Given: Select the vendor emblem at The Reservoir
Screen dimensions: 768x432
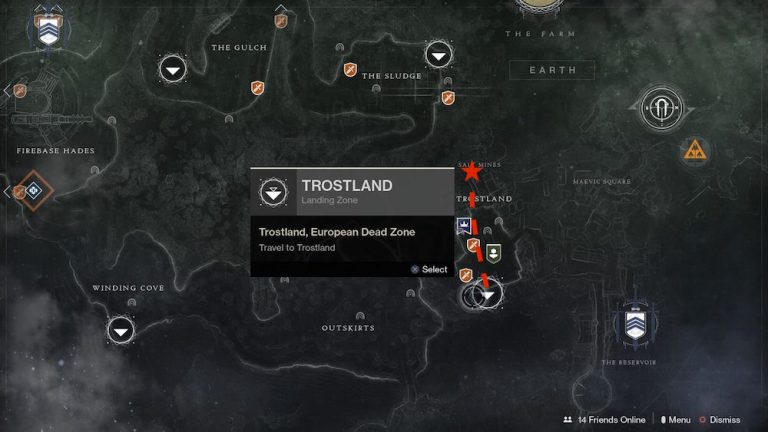Looking at the screenshot, I should point(633,321).
